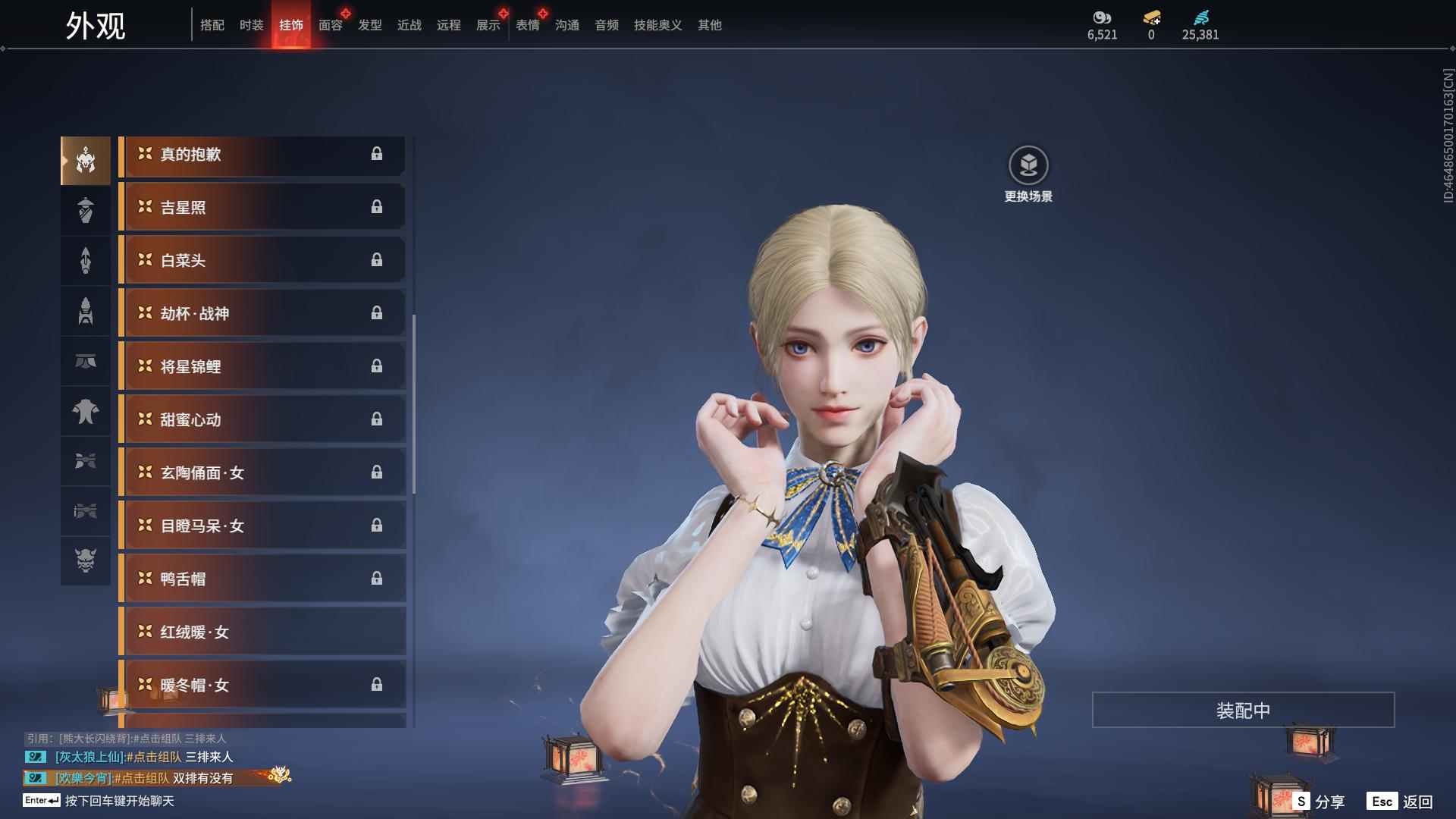Open the 搭配 tab

tap(212, 25)
